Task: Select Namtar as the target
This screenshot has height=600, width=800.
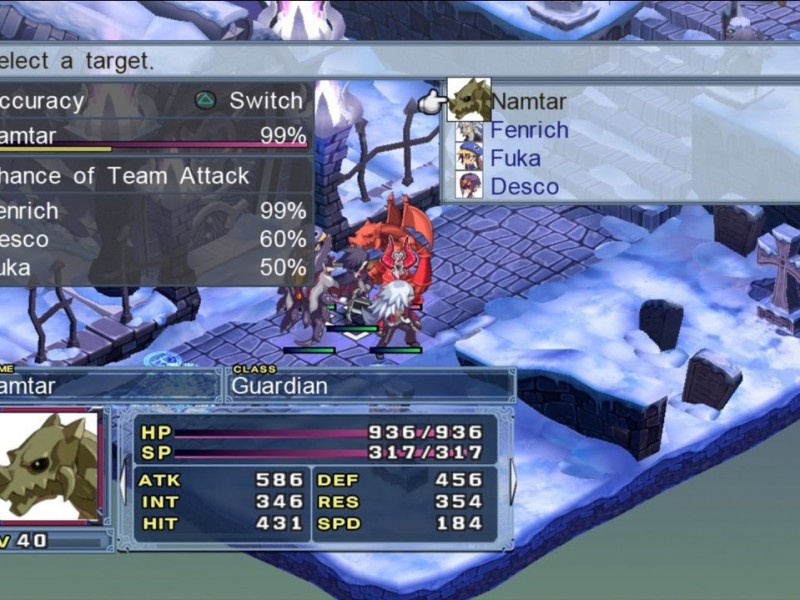Action: [x=528, y=101]
